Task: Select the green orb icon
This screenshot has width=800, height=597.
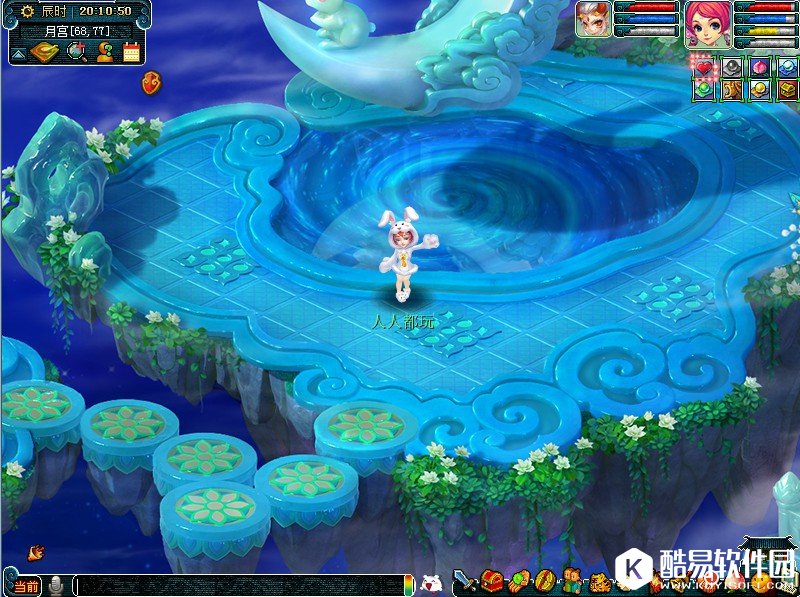Action: click(x=704, y=90)
